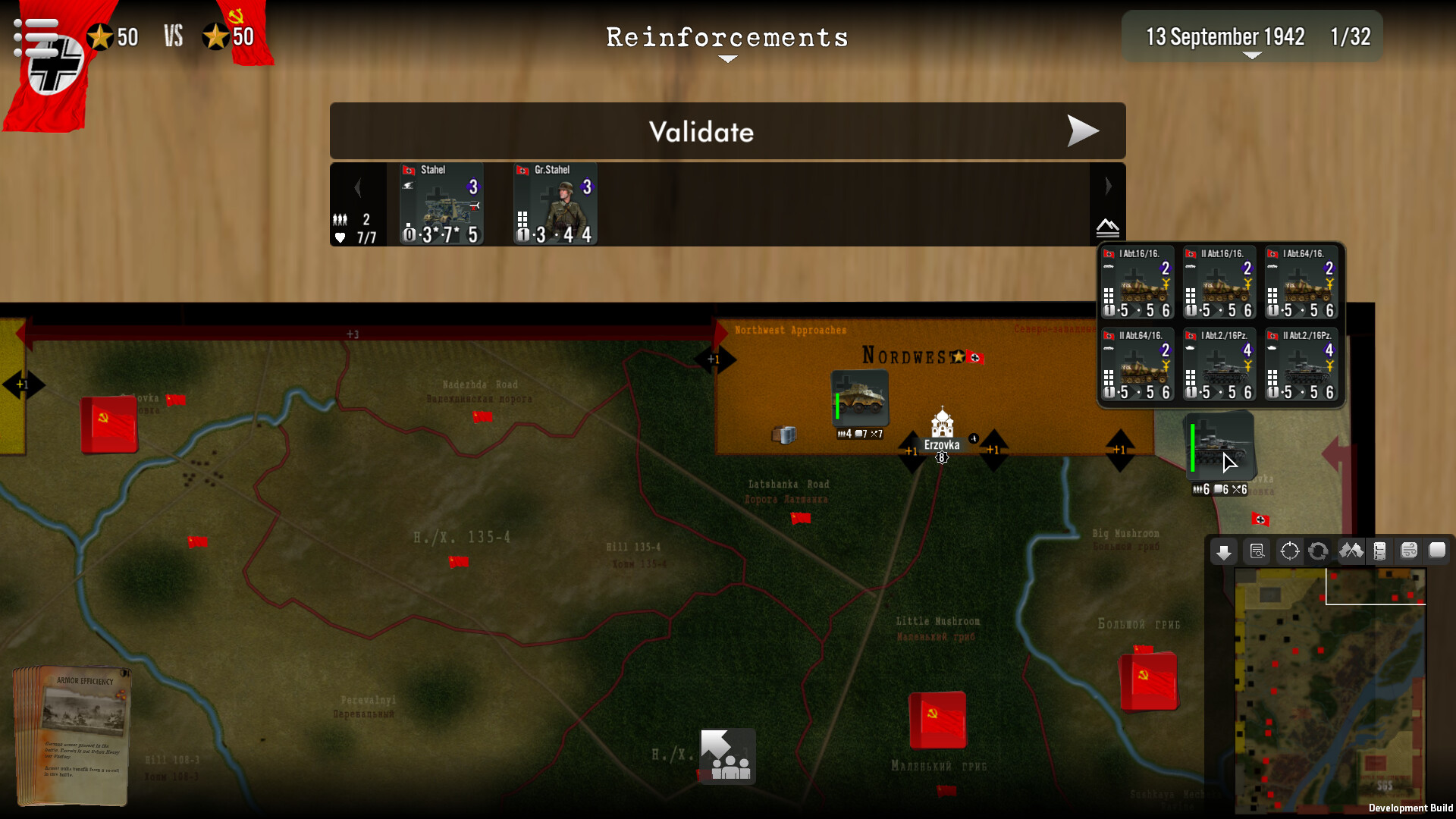Open the wind weather icon panel
1456x819 pixels.
click(1409, 551)
